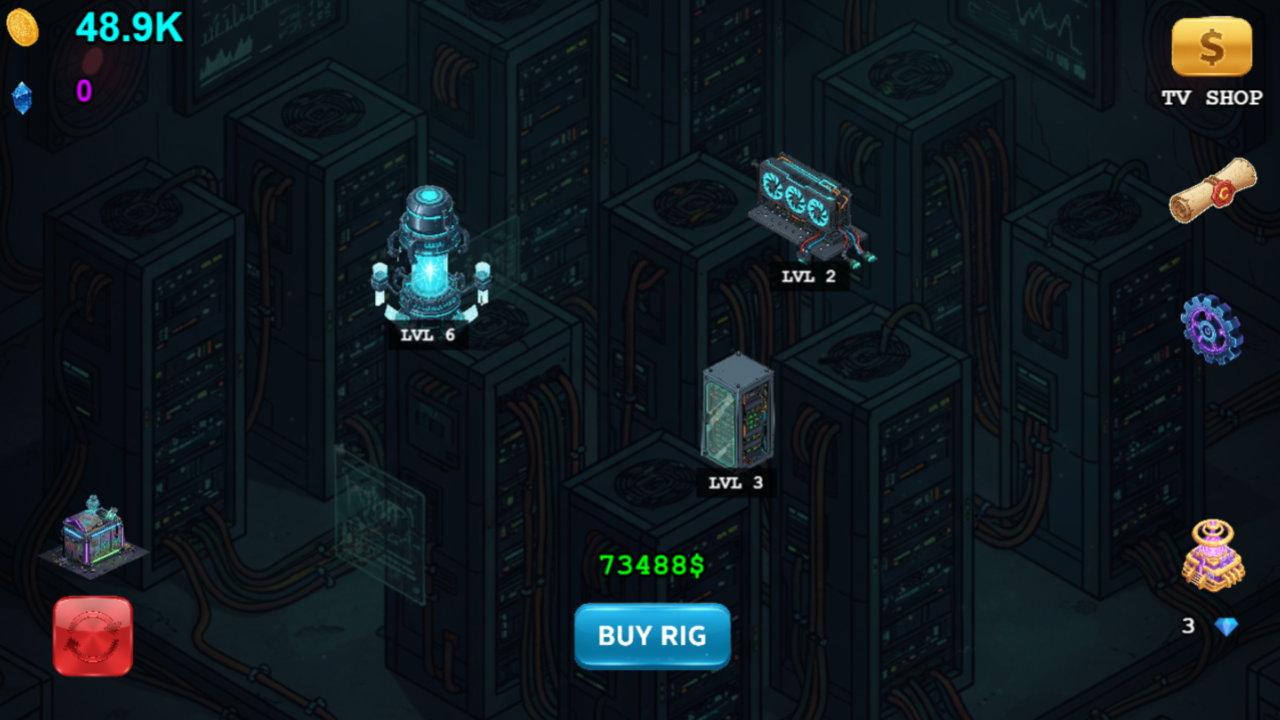Open the purple gear upgrades icon
Screen dimensions: 1280x720
click(x=1212, y=330)
